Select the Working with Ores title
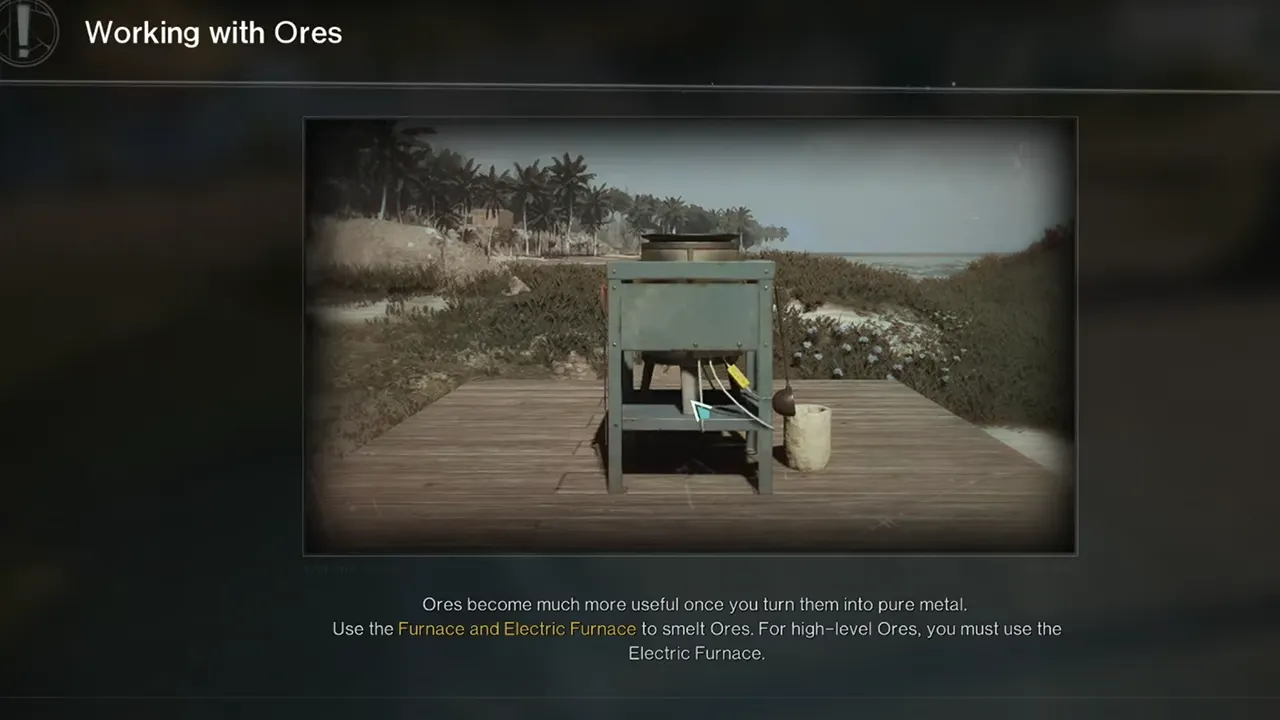 [213, 33]
